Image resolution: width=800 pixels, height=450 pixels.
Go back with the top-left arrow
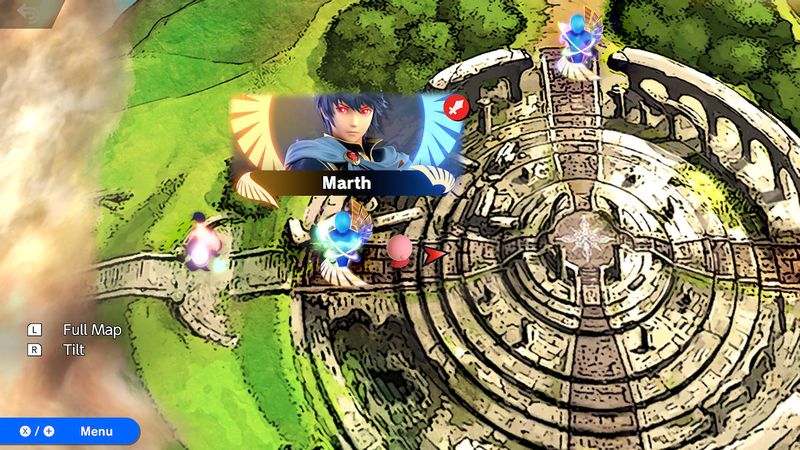point(27,13)
